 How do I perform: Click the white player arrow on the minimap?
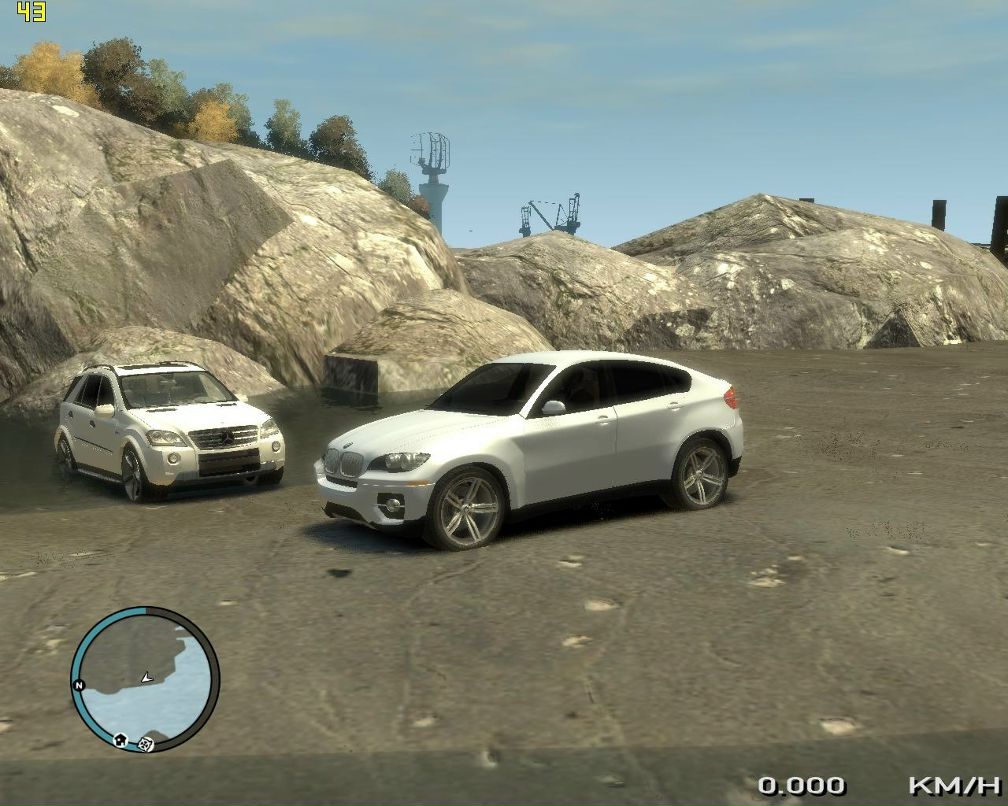point(146,677)
